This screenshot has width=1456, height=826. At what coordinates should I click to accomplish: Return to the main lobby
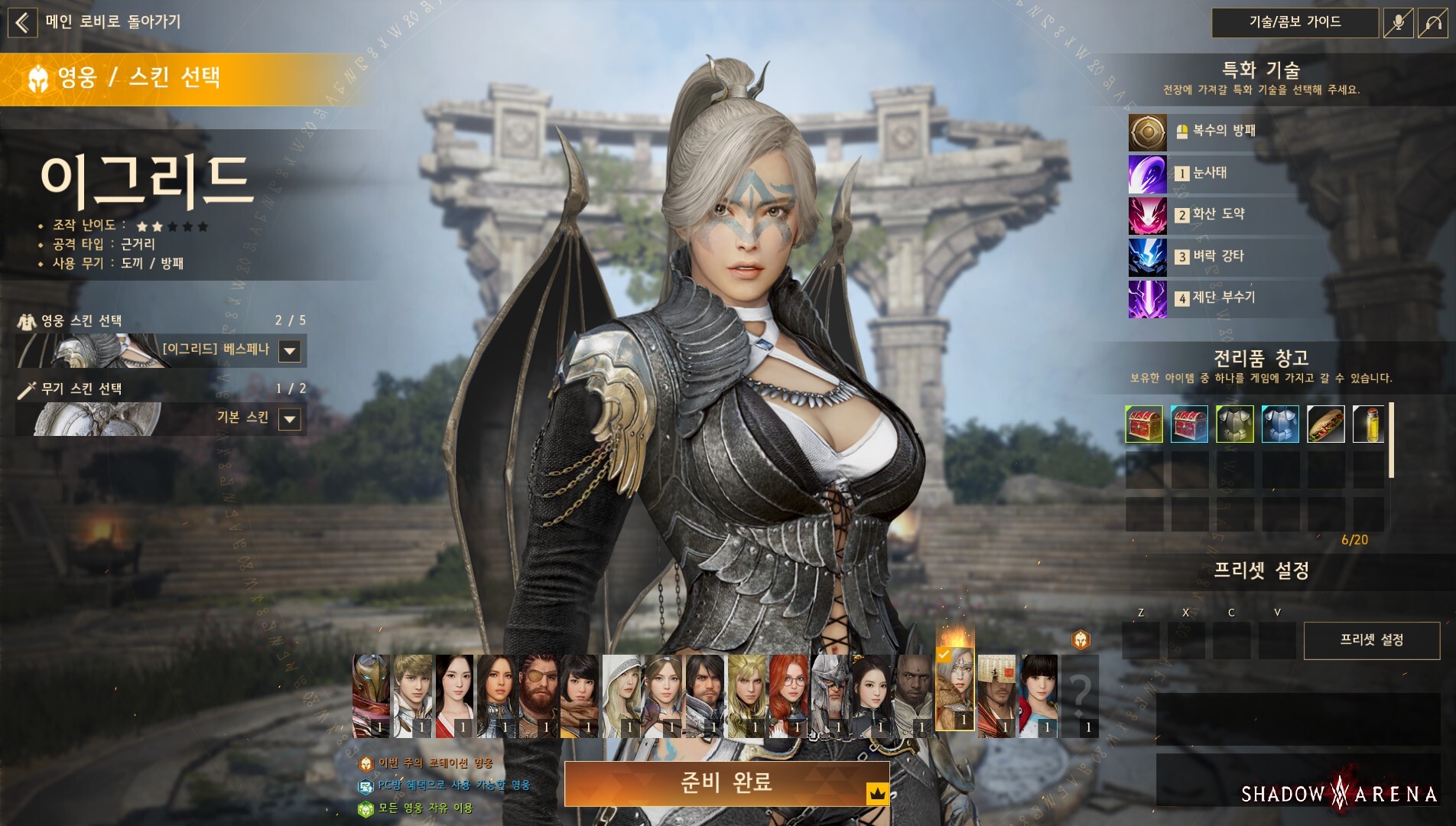click(23, 22)
